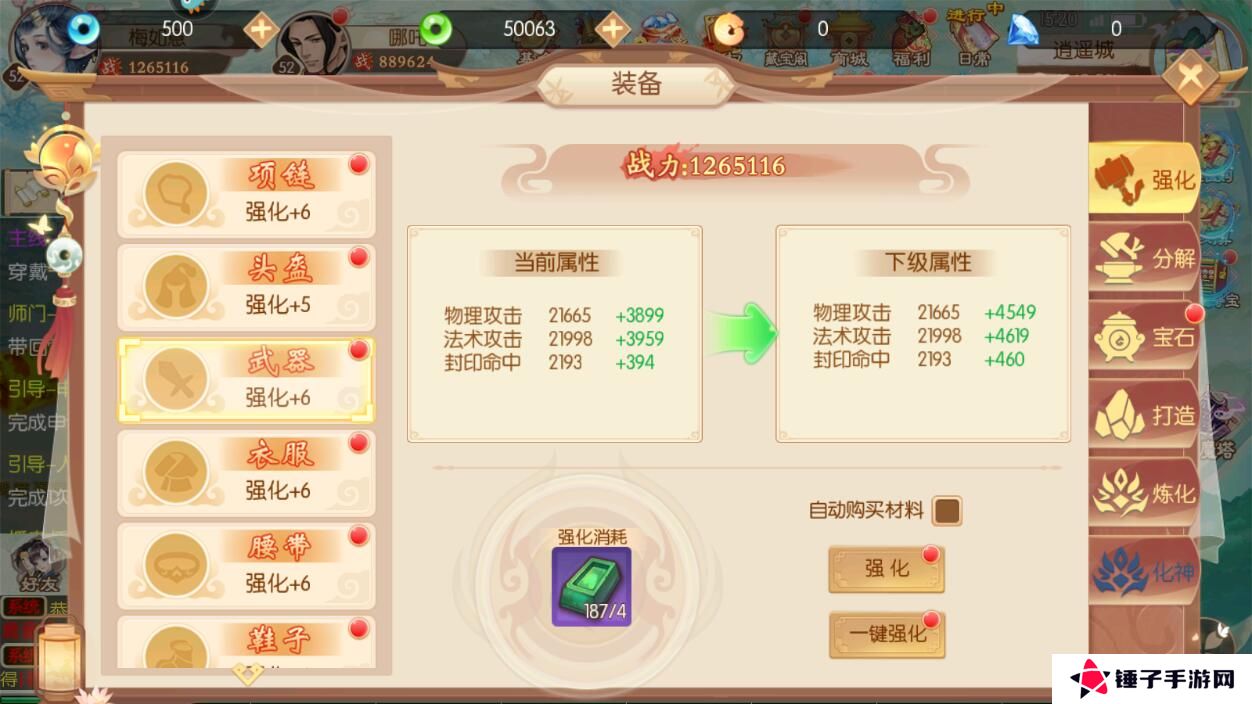Select the 衣服 clothing equipment slot
This screenshot has width=1252, height=704.
pos(246,473)
